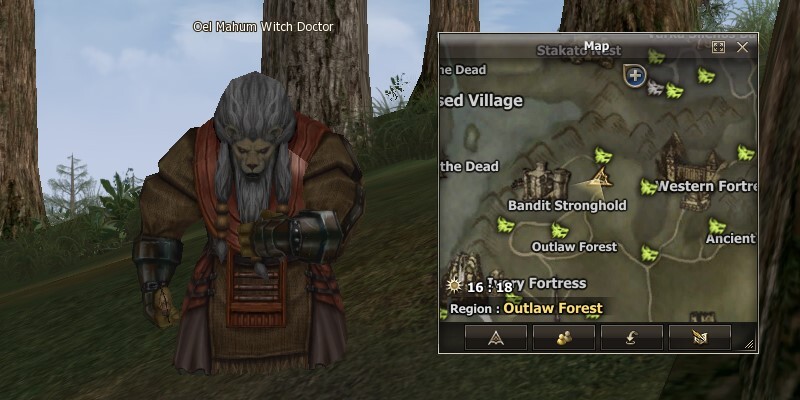The image size is (800, 400).
Task: Close the Map window
Action: click(742, 47)
